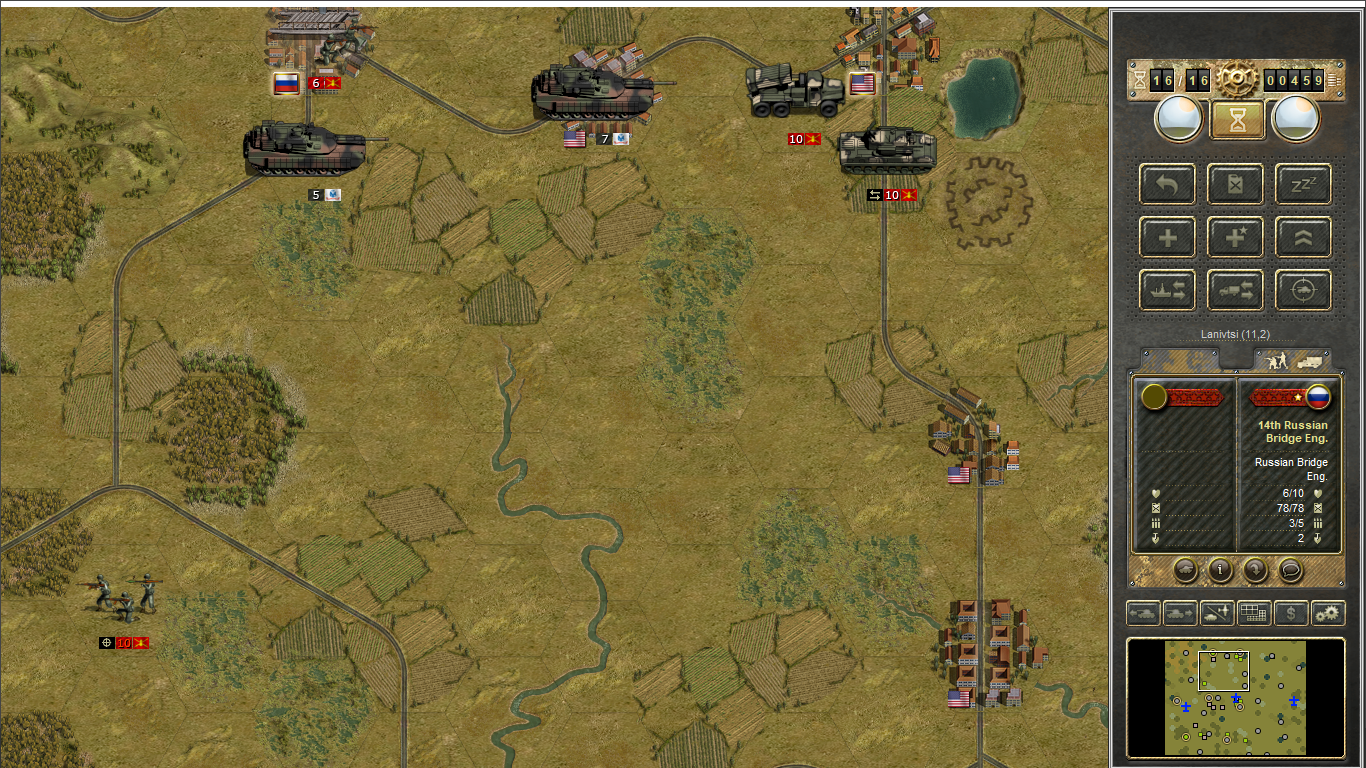Put the unit to sleep with the Zzz button

click(x=1303, y=184)
